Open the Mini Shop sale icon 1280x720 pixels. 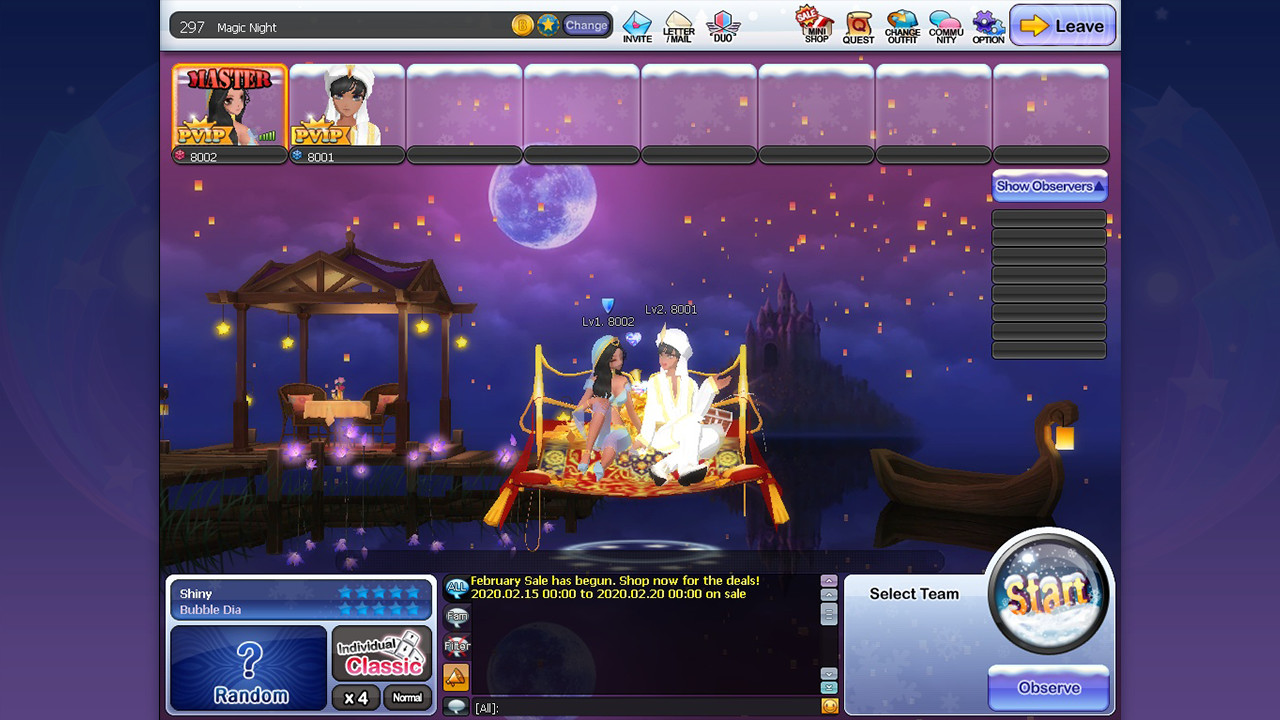(815, 25)
